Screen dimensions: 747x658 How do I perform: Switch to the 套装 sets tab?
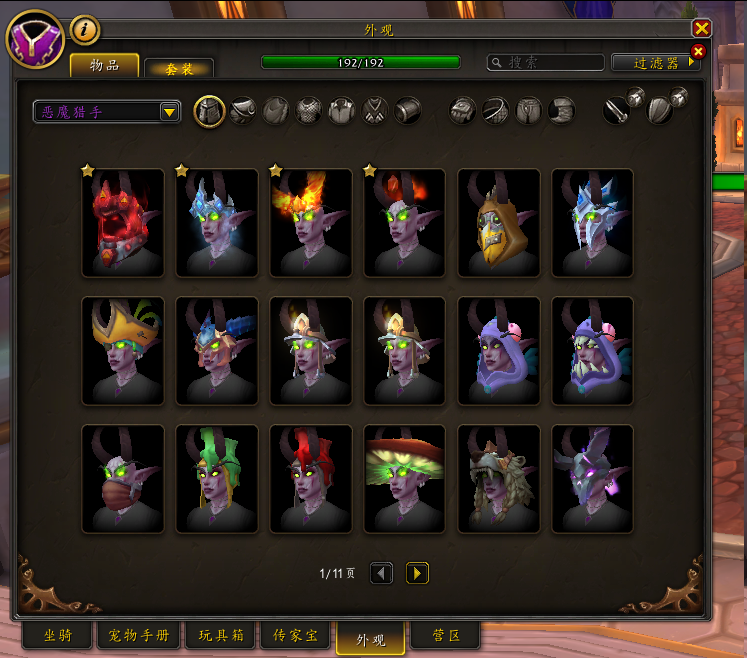click(179, 68)
